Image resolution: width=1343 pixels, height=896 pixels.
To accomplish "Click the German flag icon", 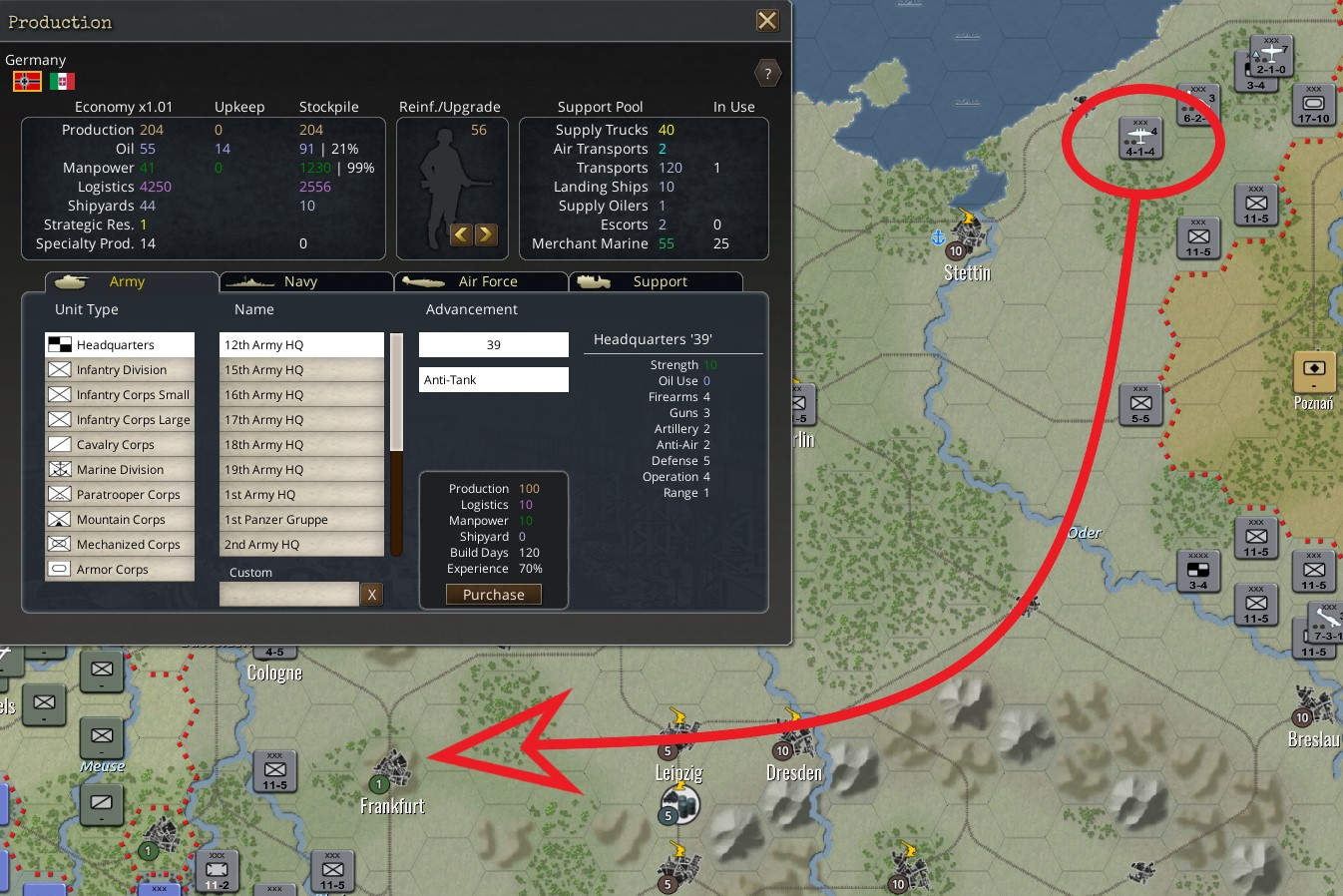I will pos(26,80).
